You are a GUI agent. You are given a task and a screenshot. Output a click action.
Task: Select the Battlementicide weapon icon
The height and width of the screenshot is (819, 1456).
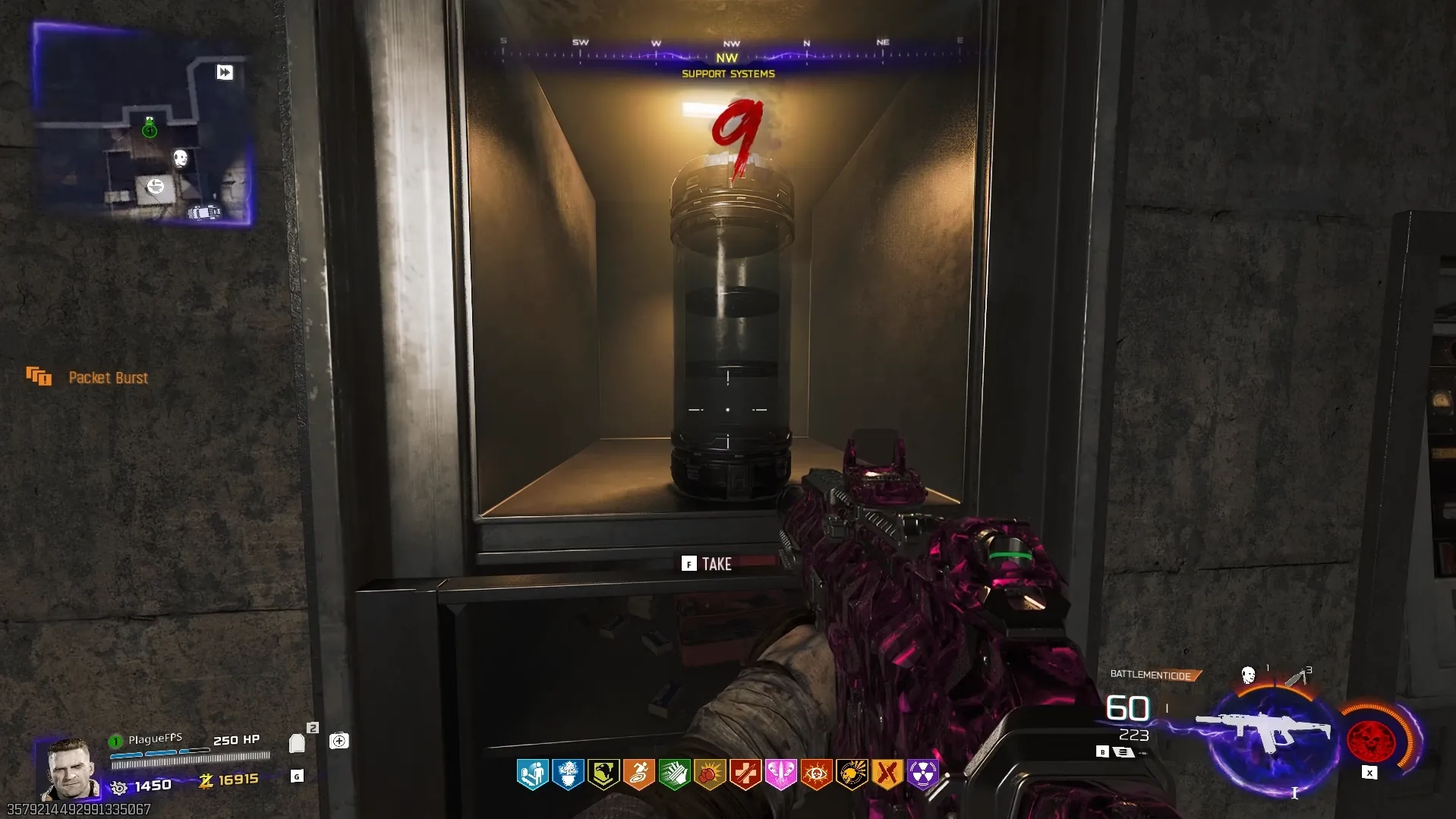[1264, 732]
